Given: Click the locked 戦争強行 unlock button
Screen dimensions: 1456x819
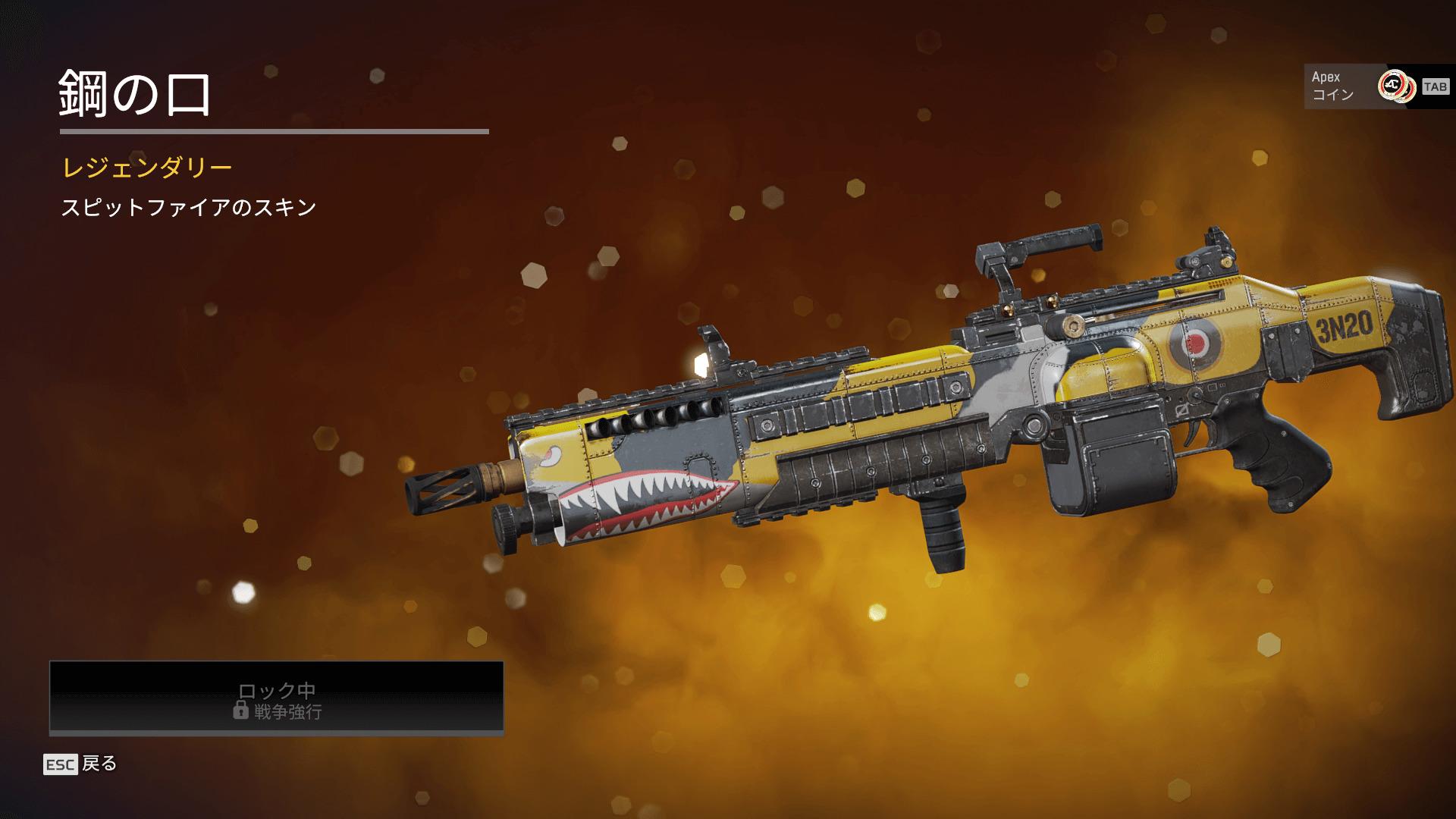Looking at the screenshot, I should [x=277, y=698].
